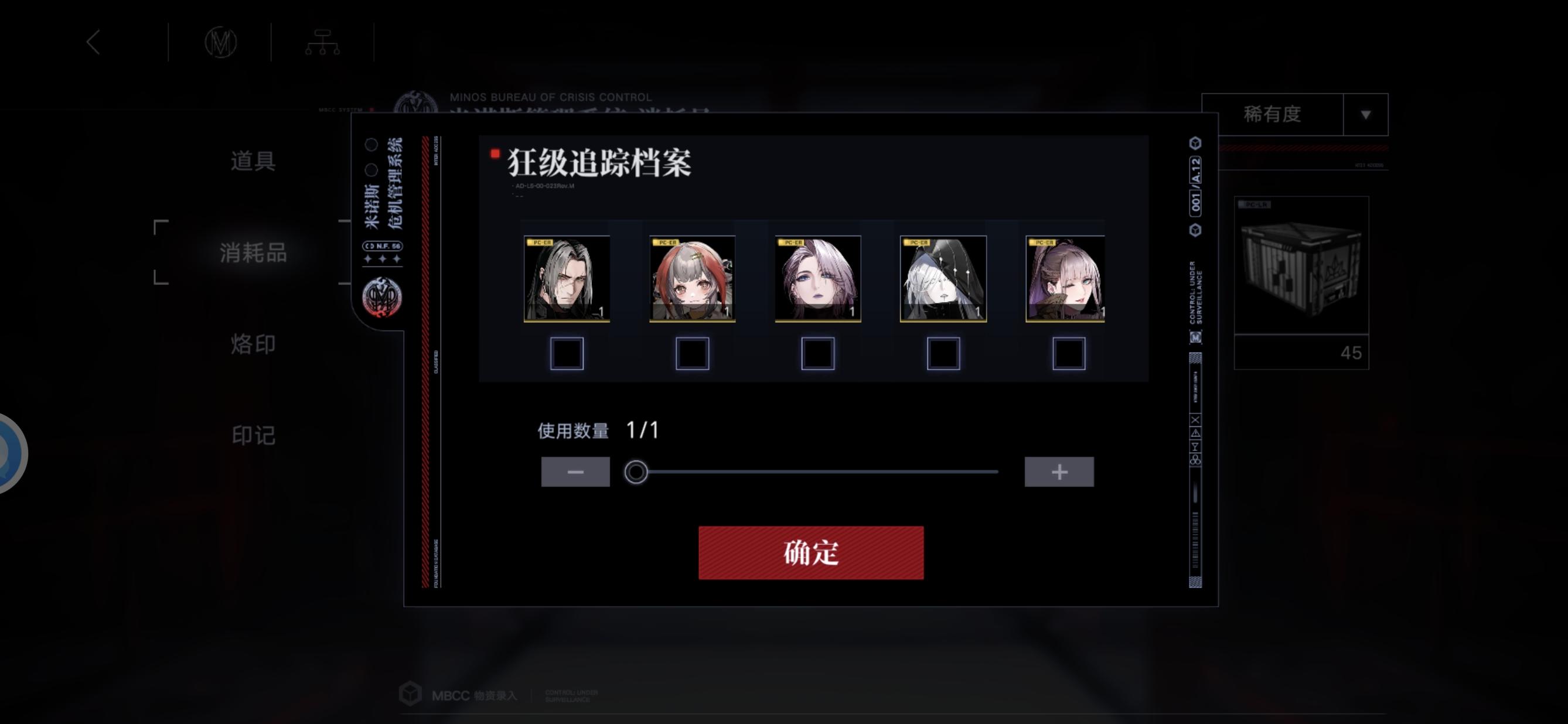Open the 印记 category in sidebar
The image size is (1568, 724).
[x=254, y=436]
